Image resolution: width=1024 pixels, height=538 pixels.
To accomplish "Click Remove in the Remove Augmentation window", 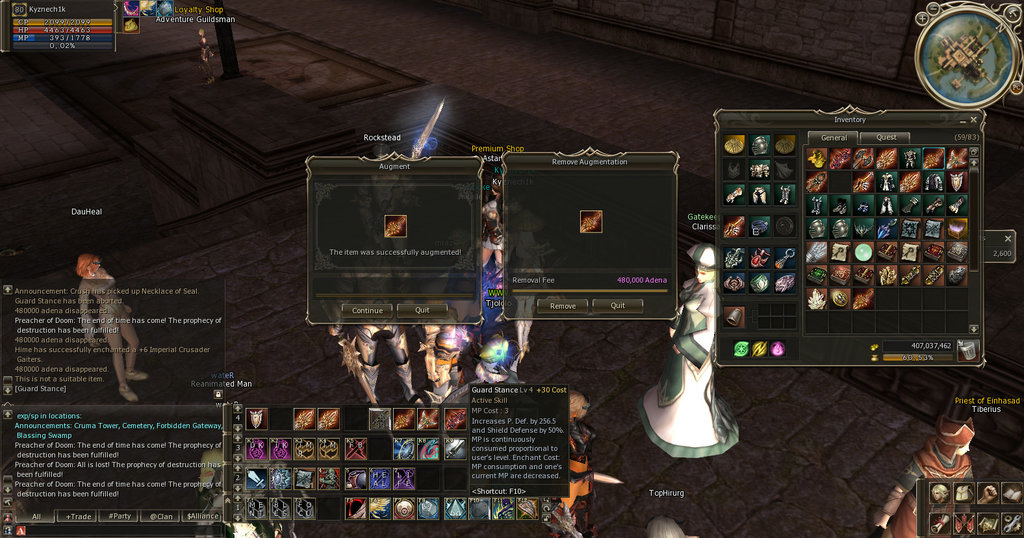I will click(x=563, y=306).
